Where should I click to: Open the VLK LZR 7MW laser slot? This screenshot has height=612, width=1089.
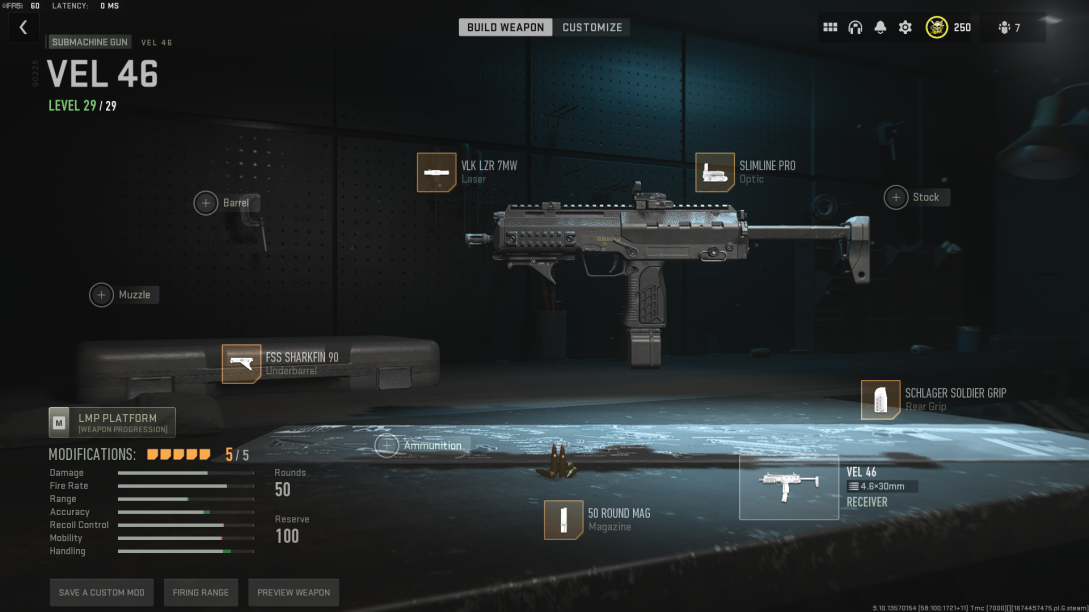tap(436, 172)
